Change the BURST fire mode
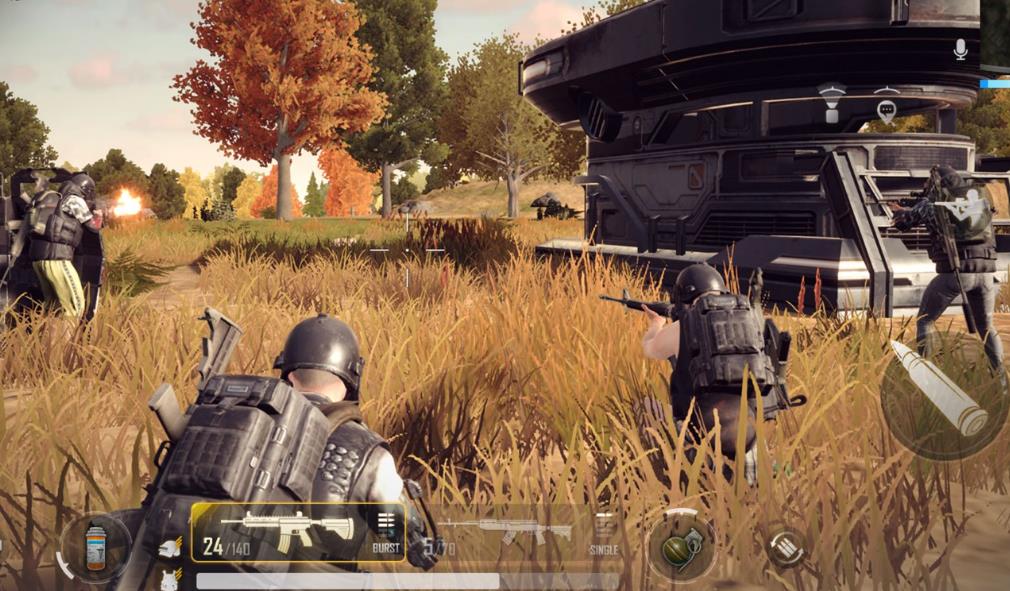The height and width of the screenshot is (591, 1010). click(x=386, y=531)
